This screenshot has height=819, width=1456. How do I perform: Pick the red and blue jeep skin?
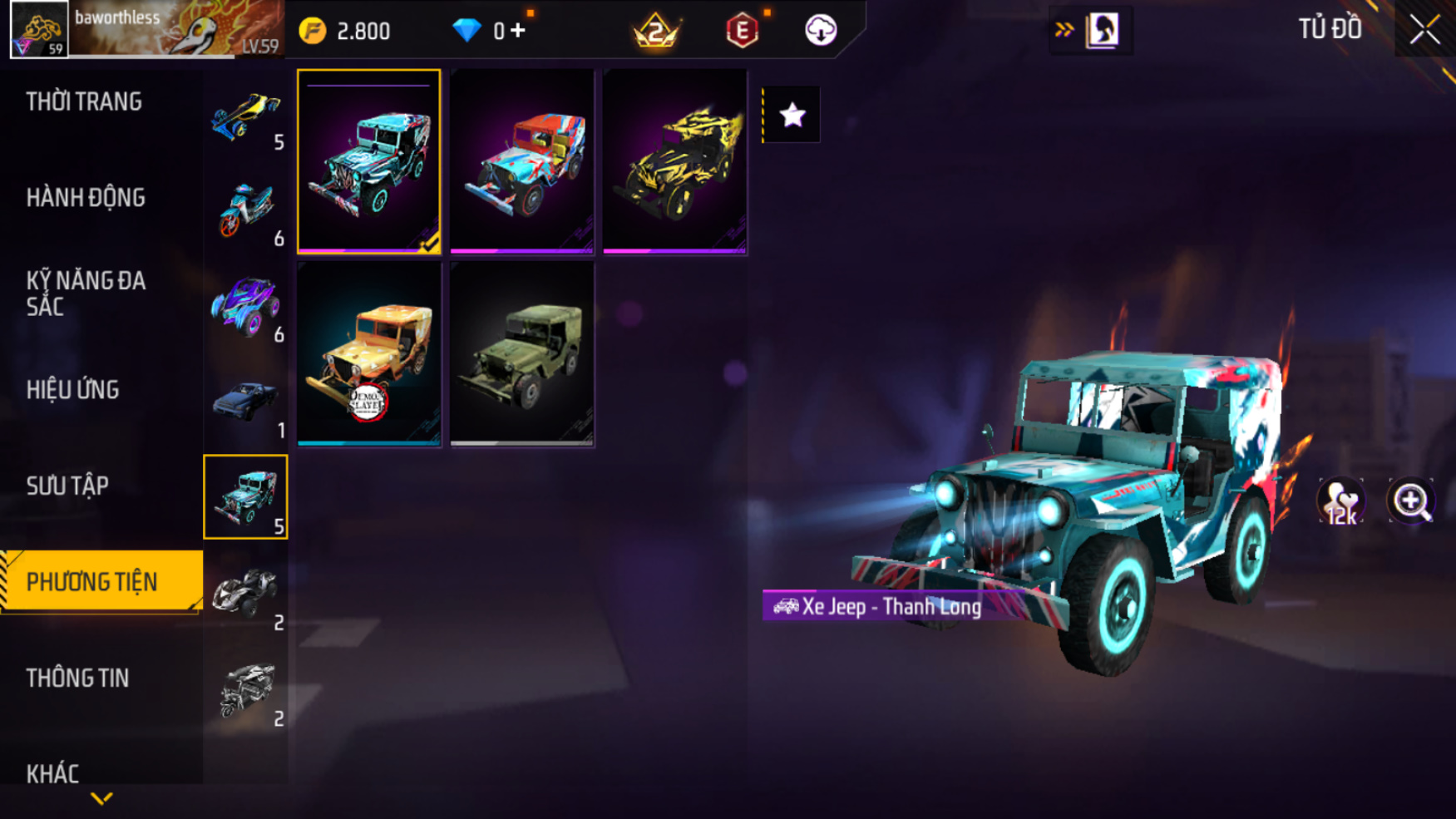(522, 161)
